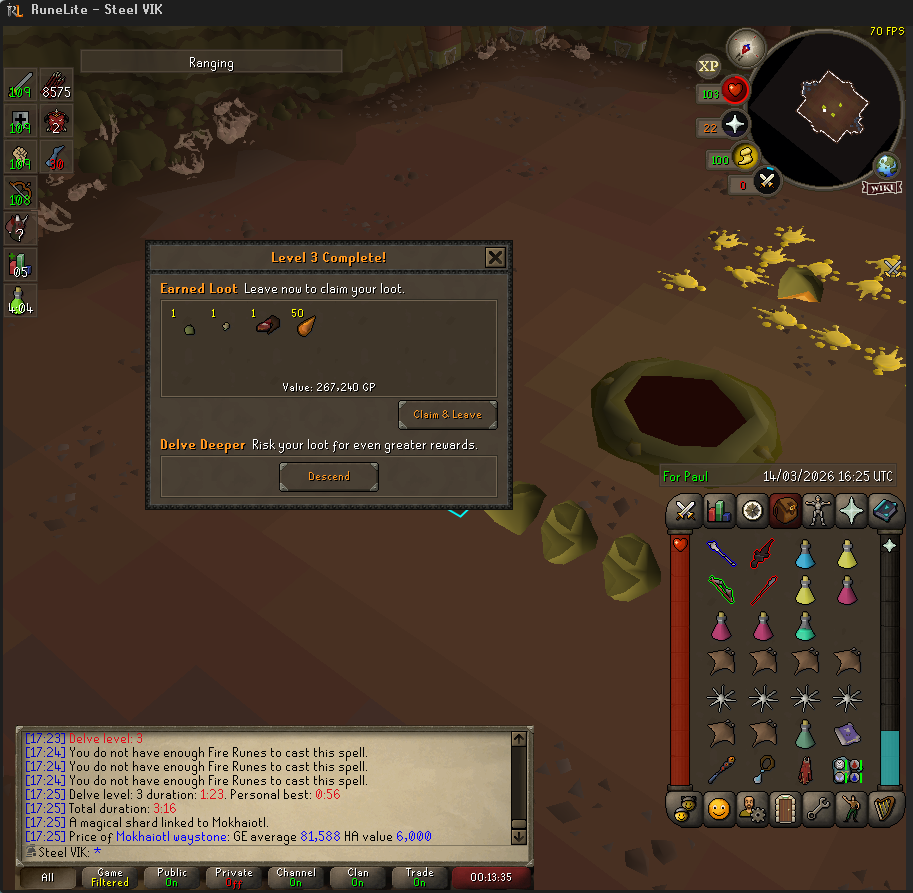Toggle run using the boot energy orb
Viewport: 913px width, 893px height.
(x=742, y=157)
